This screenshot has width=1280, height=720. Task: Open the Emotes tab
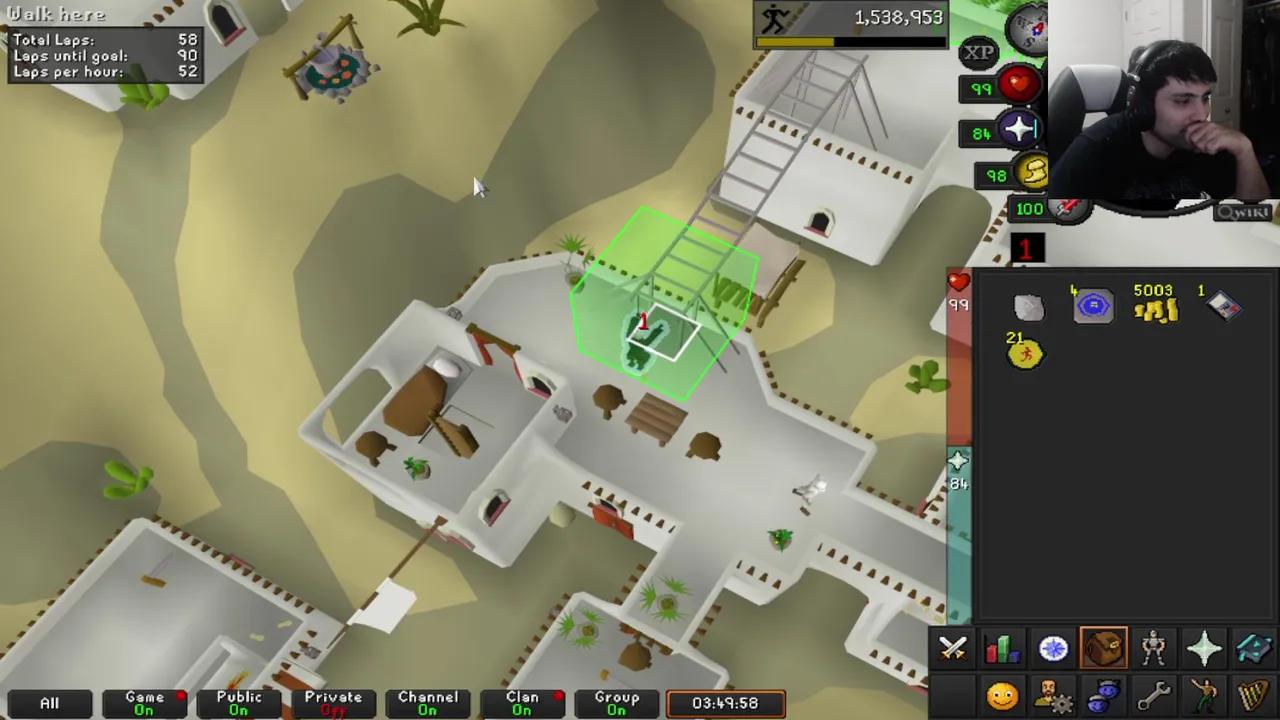1205,693
